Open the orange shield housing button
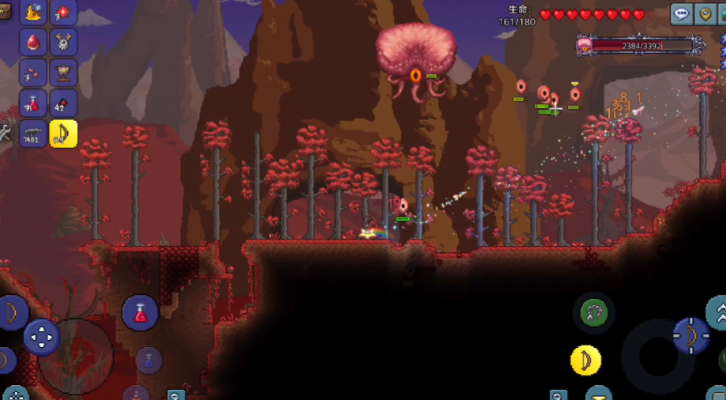Screen dimensions: 726x400 tap(708, 14)
